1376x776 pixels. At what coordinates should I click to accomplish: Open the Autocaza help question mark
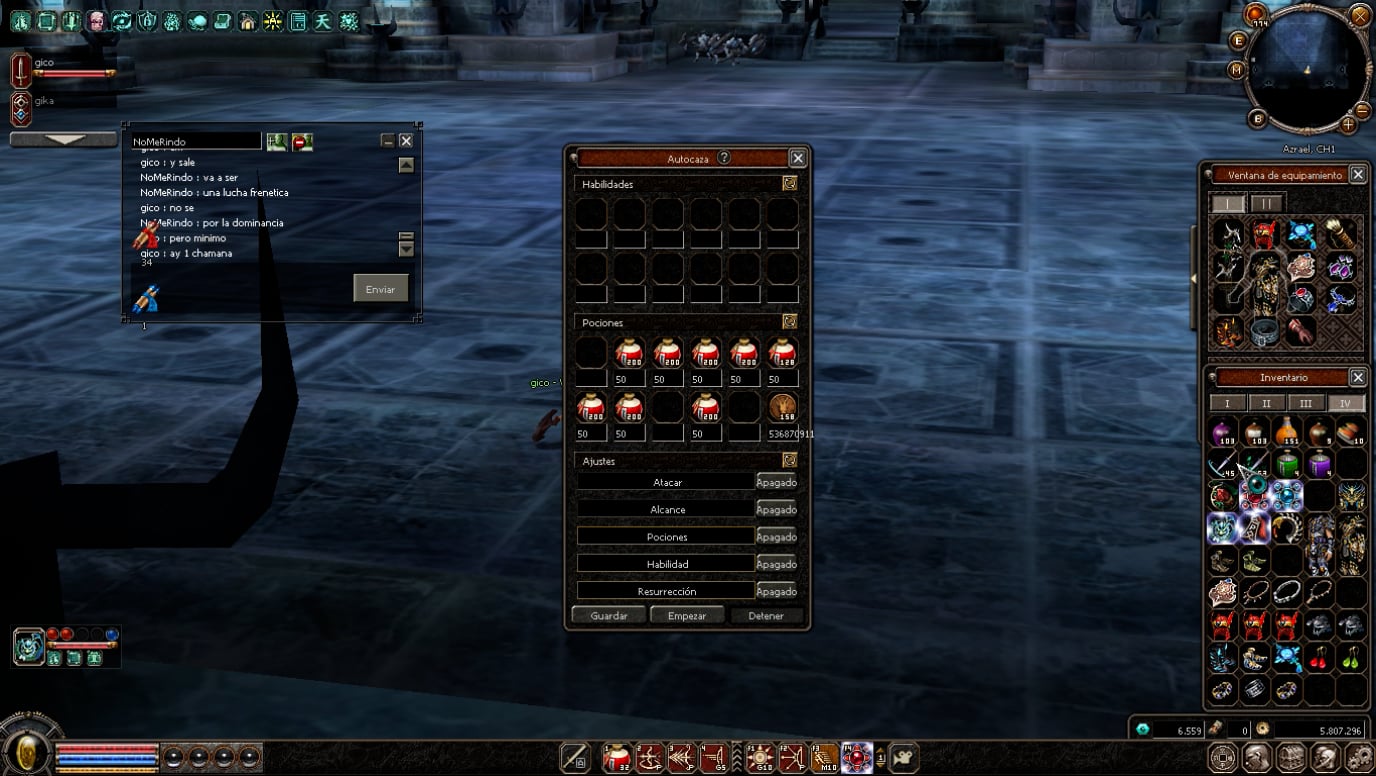[x=724, y=158]
